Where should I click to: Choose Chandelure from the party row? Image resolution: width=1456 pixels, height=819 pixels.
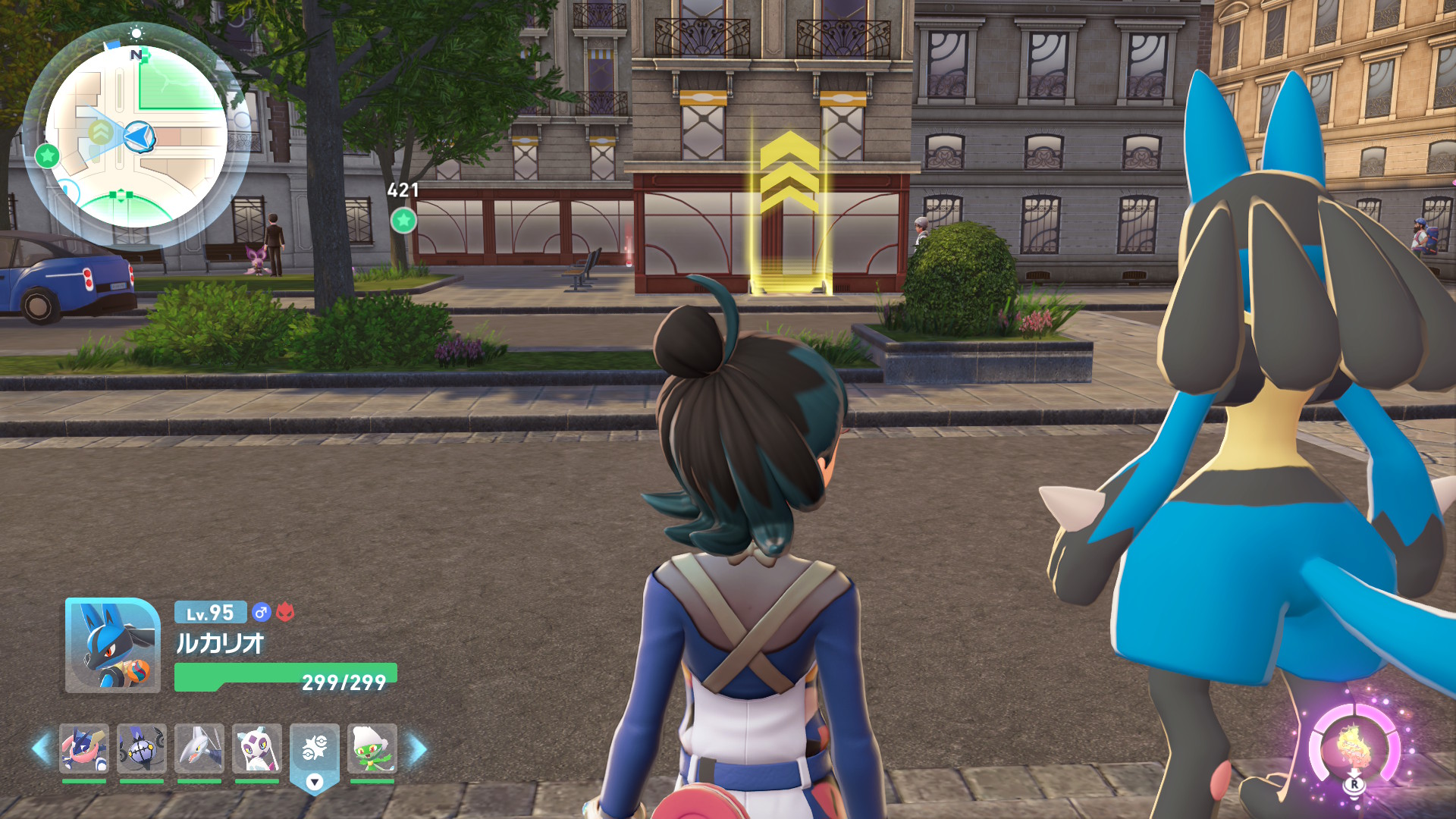point(142,748)
